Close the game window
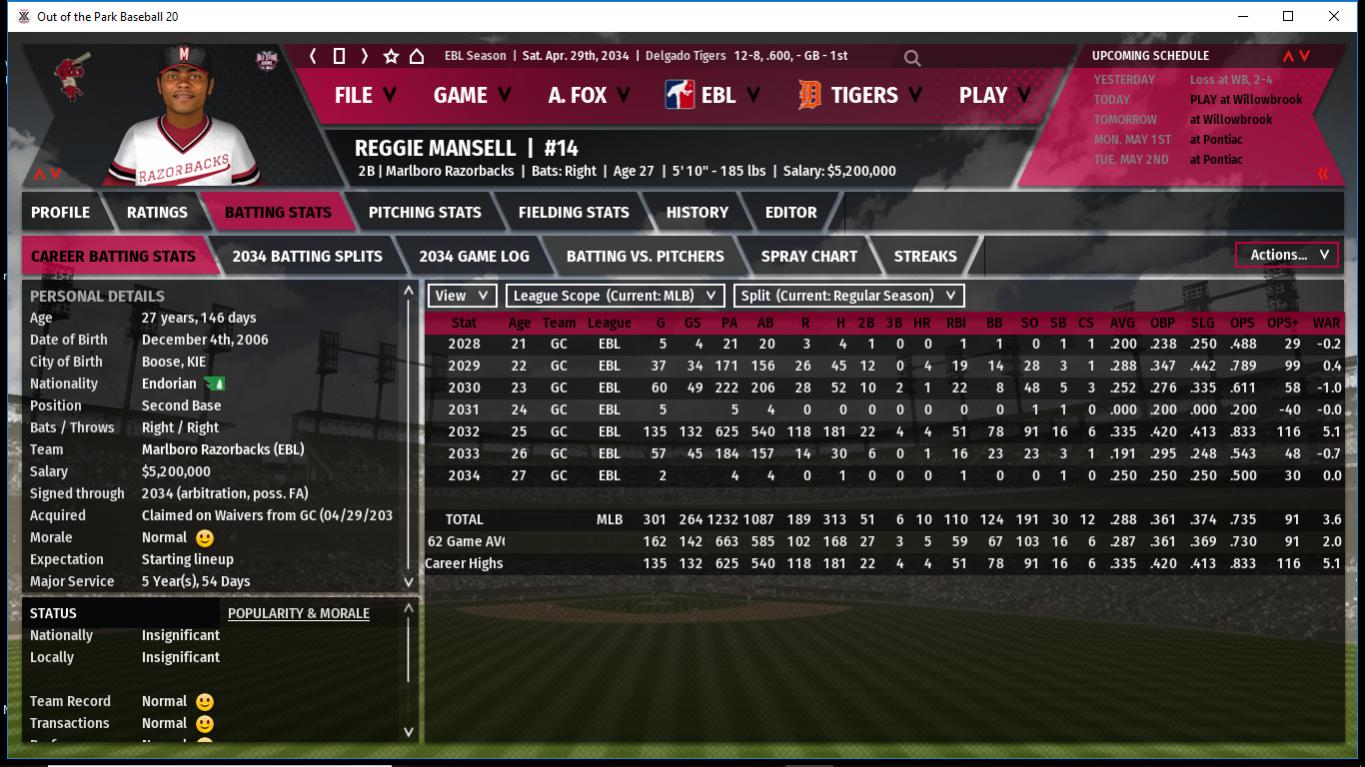This screenshot has height=767, width=1365. click(1334, 16)
